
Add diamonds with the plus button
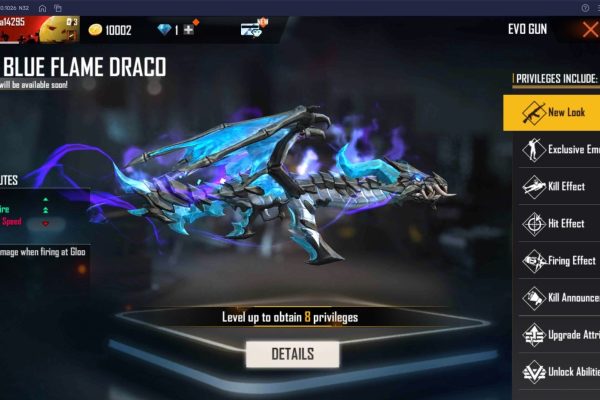pos(186,30)
